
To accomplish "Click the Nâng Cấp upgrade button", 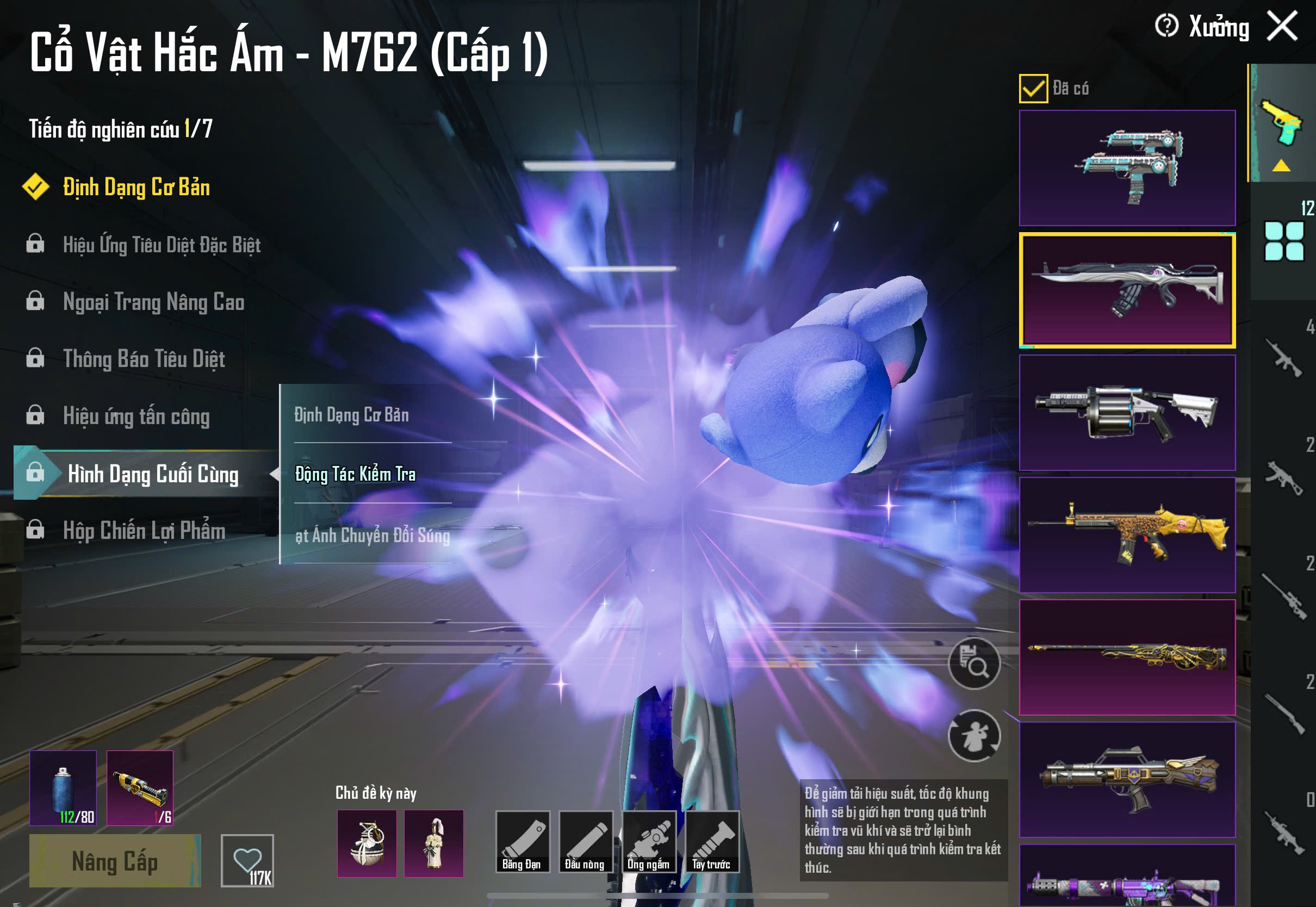I will 115,861.
